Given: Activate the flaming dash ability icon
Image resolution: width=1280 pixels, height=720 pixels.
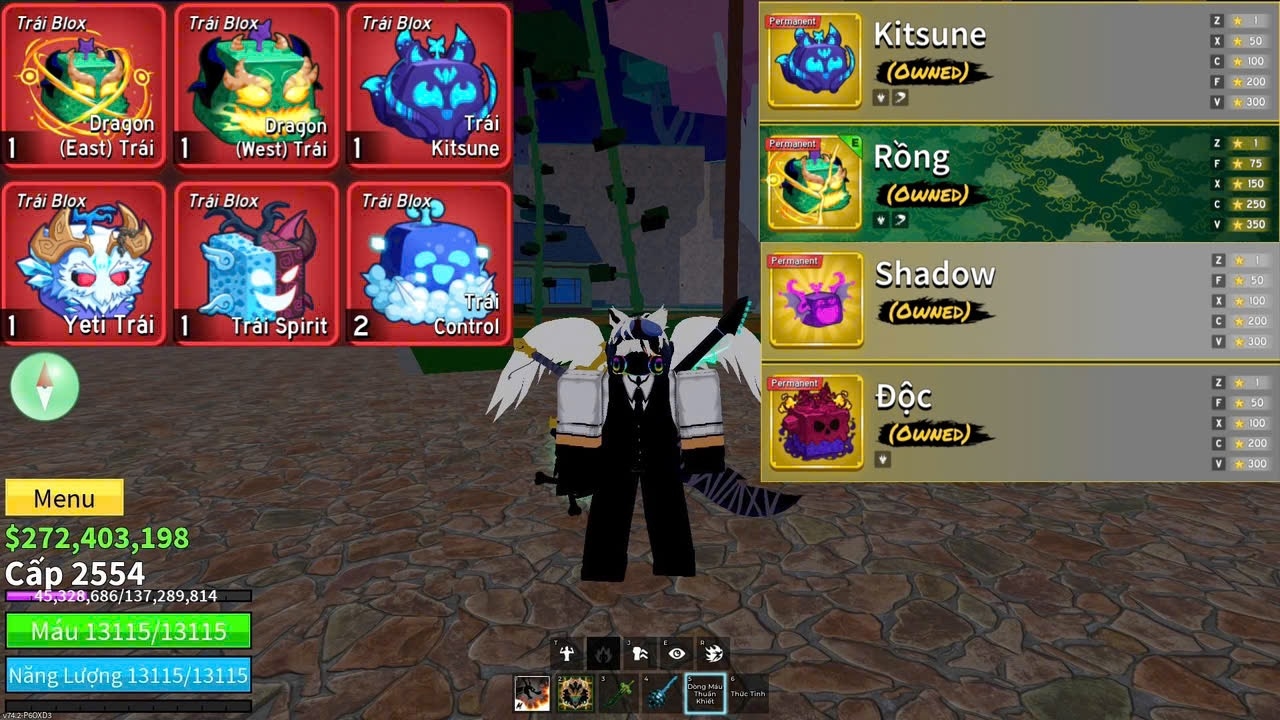Looking at the screenshot, I should point(714,654).
